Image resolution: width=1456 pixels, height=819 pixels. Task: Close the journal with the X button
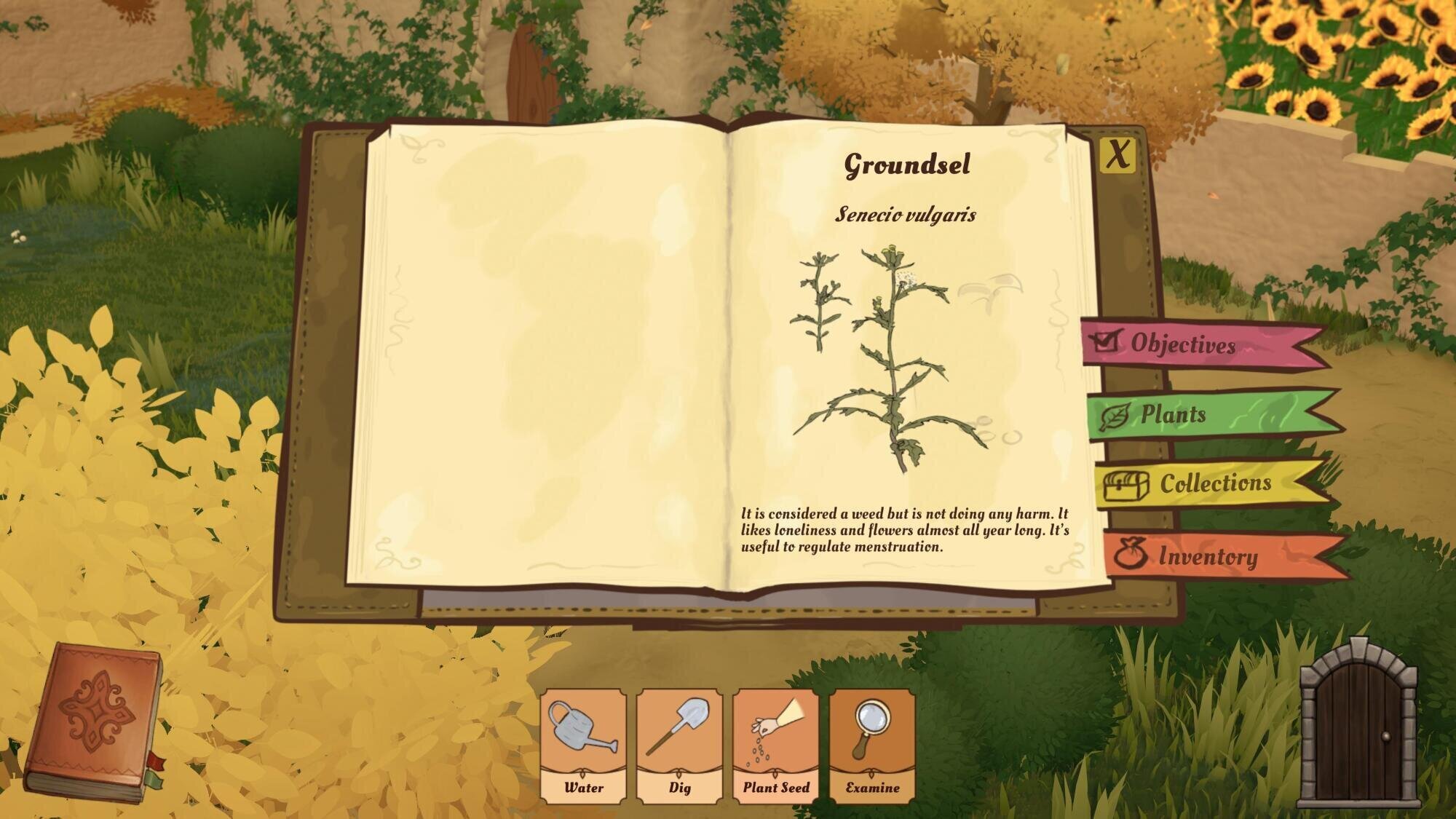[x=1117, y=154]
